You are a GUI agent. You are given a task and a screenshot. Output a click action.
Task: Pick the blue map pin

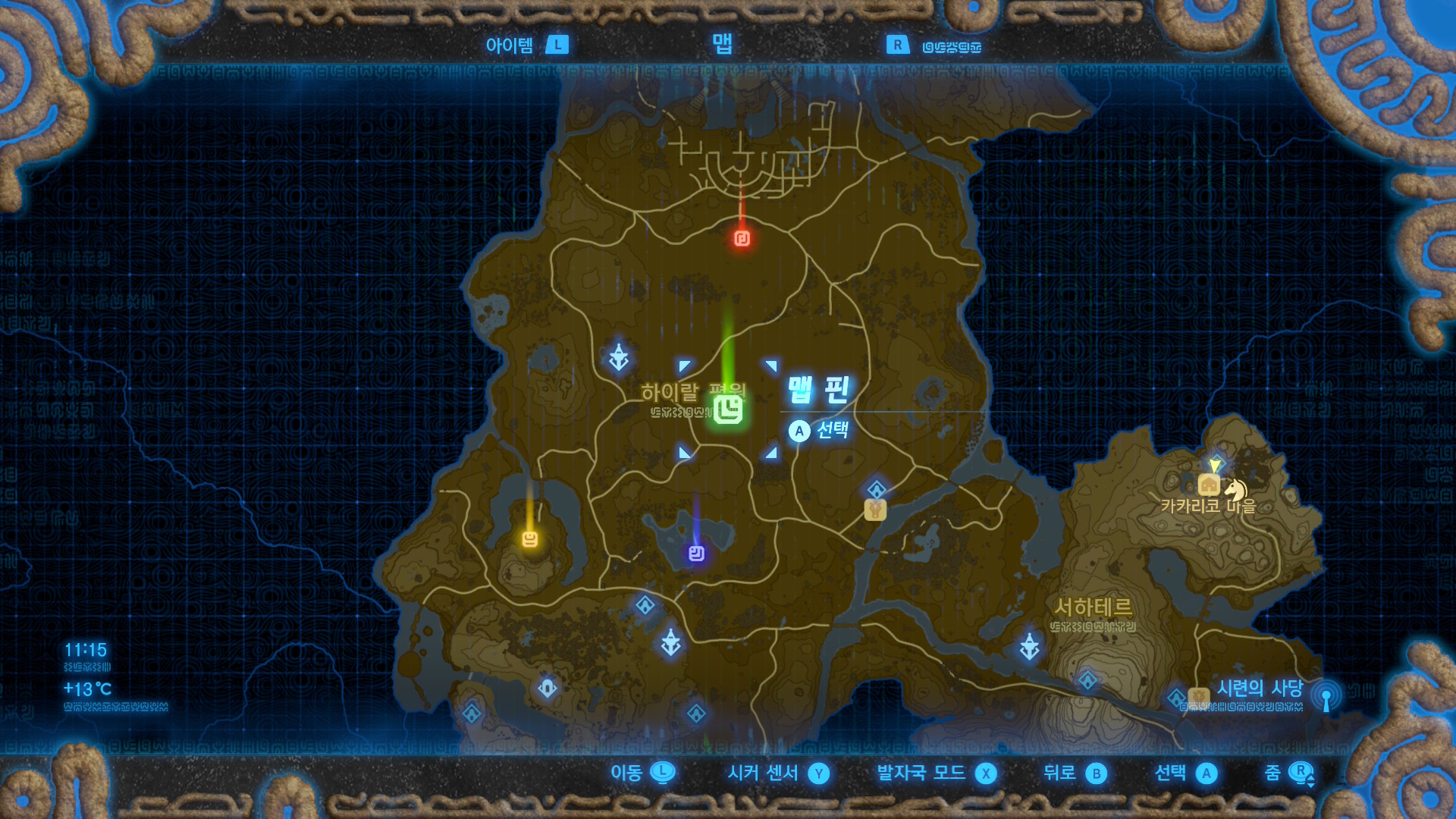coord(696,554)
